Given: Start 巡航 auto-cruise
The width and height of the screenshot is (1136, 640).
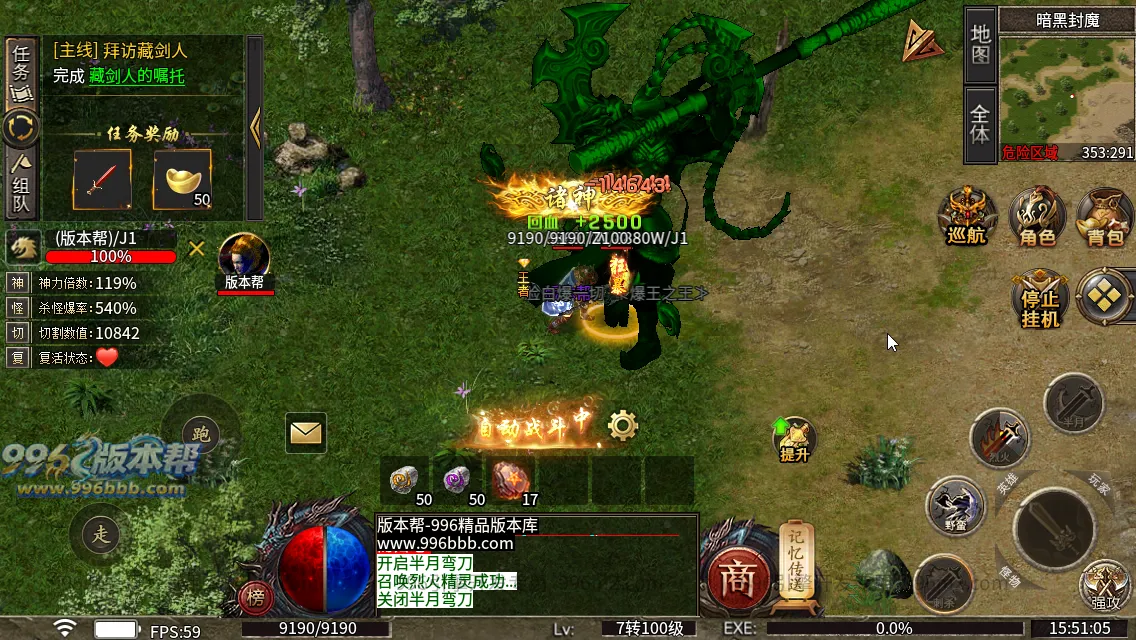Looking at the screenshot, I should coord(967,217).
